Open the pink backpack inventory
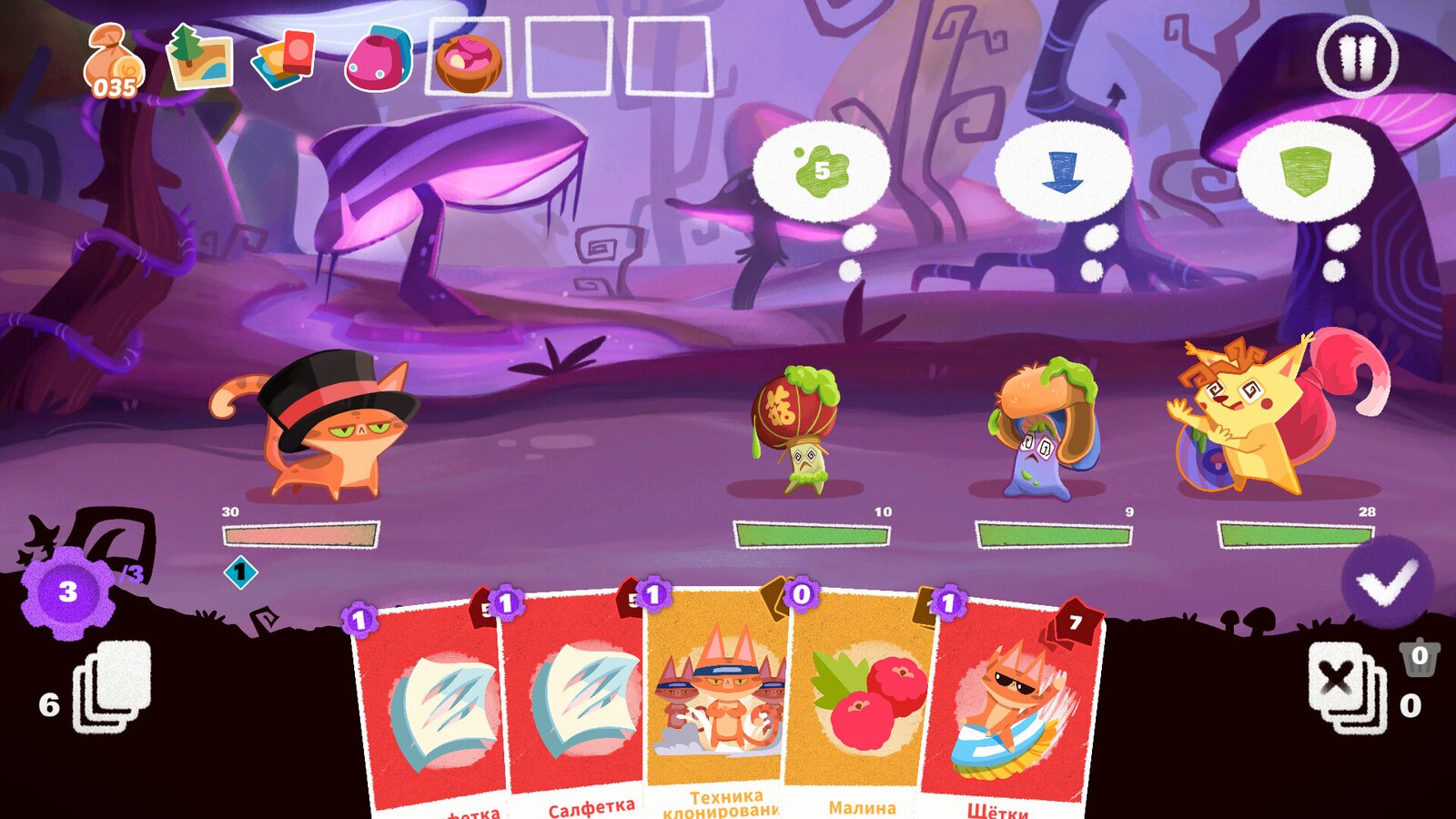Image resolution: width=1456 pixels, height=819 pixels. [379, 58]
